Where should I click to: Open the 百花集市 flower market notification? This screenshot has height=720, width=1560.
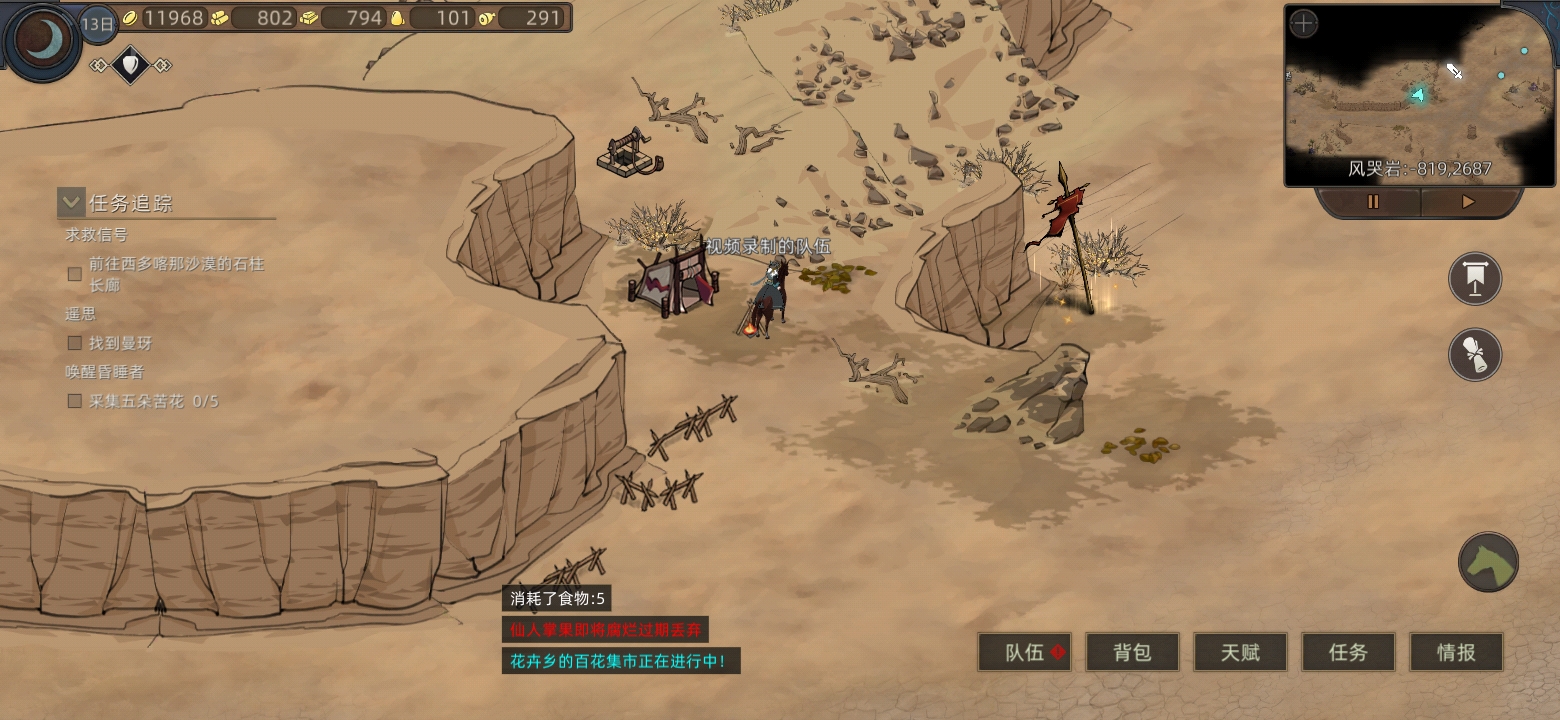620,661
